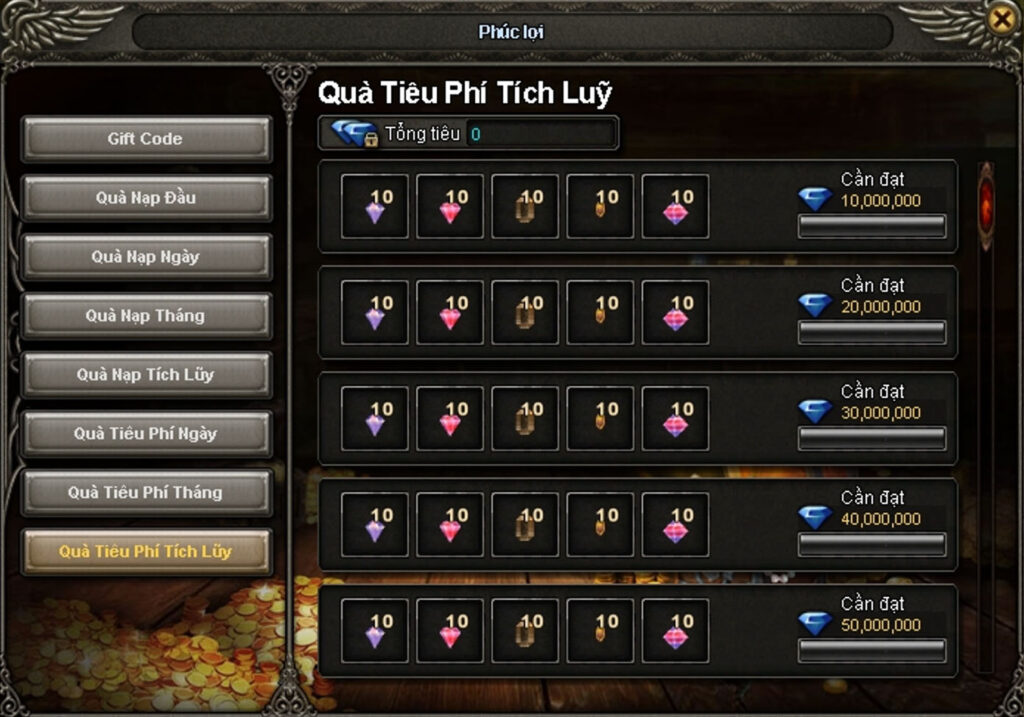
Task: Select the Quà Nạp Ngày tab
Action: (x=146, y=257)
